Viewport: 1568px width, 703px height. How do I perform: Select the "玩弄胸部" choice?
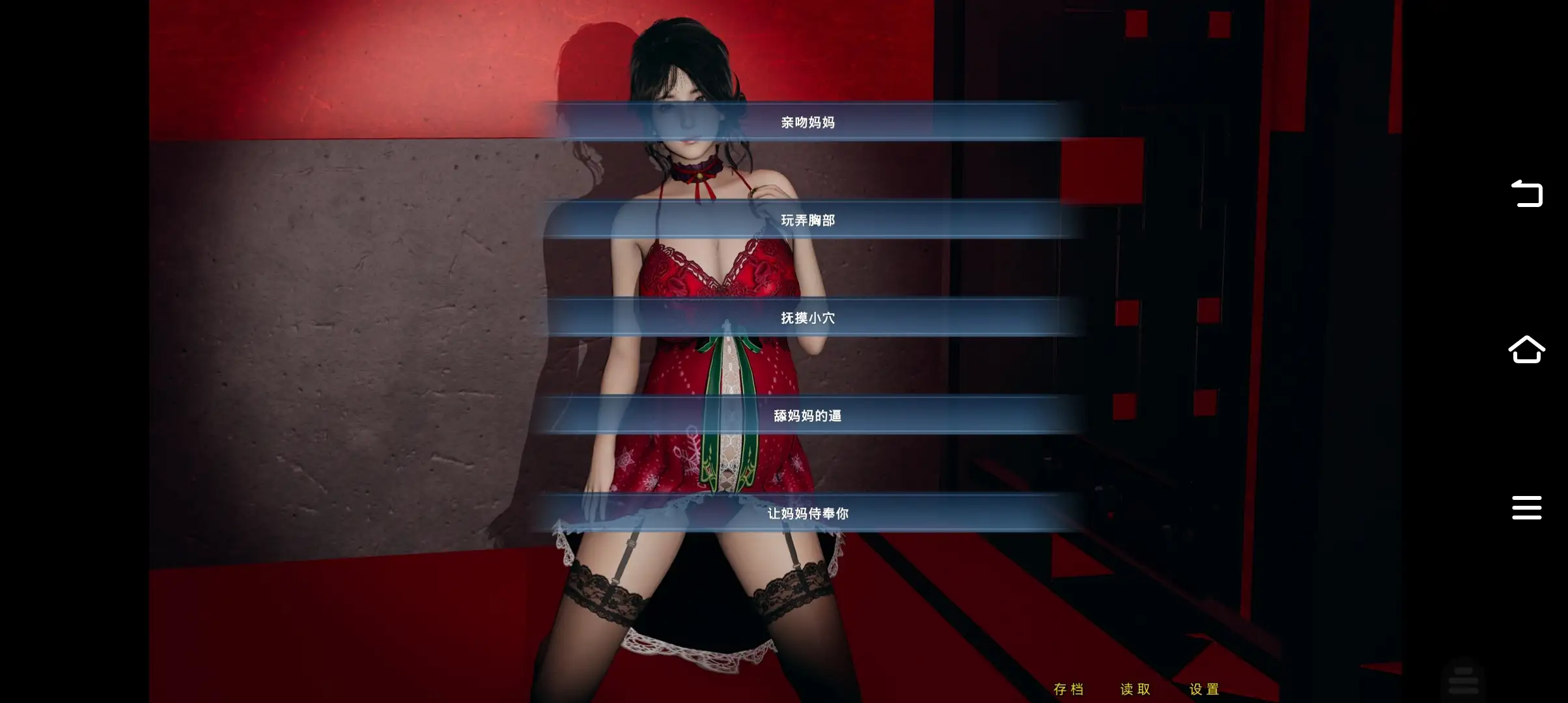[807, 220]
